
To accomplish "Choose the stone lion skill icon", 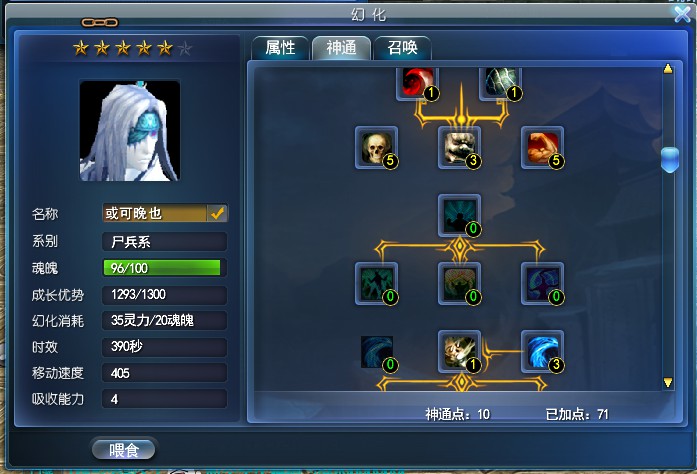I will coord(460,147).
